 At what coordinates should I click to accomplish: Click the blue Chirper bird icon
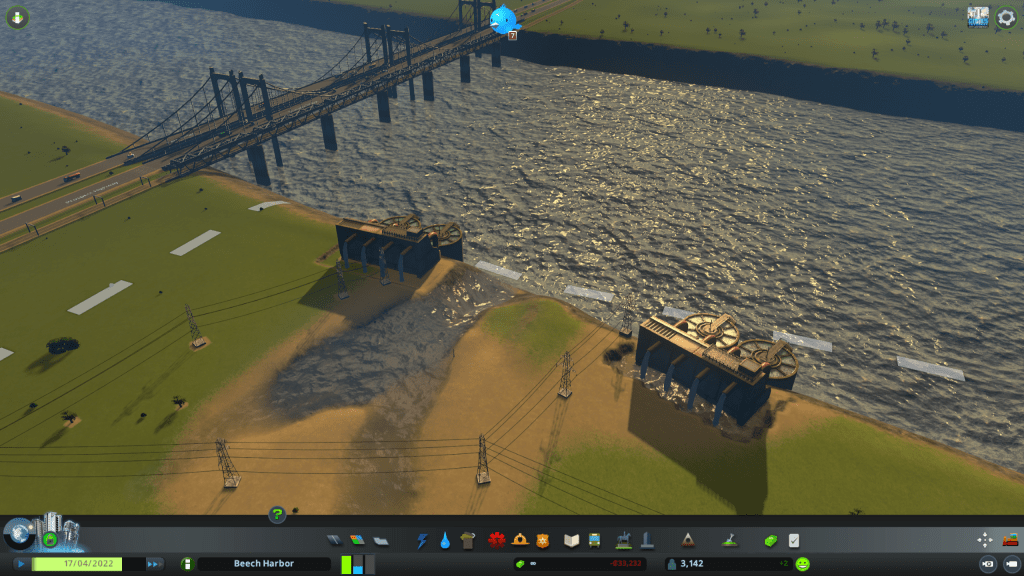(504, 19)
